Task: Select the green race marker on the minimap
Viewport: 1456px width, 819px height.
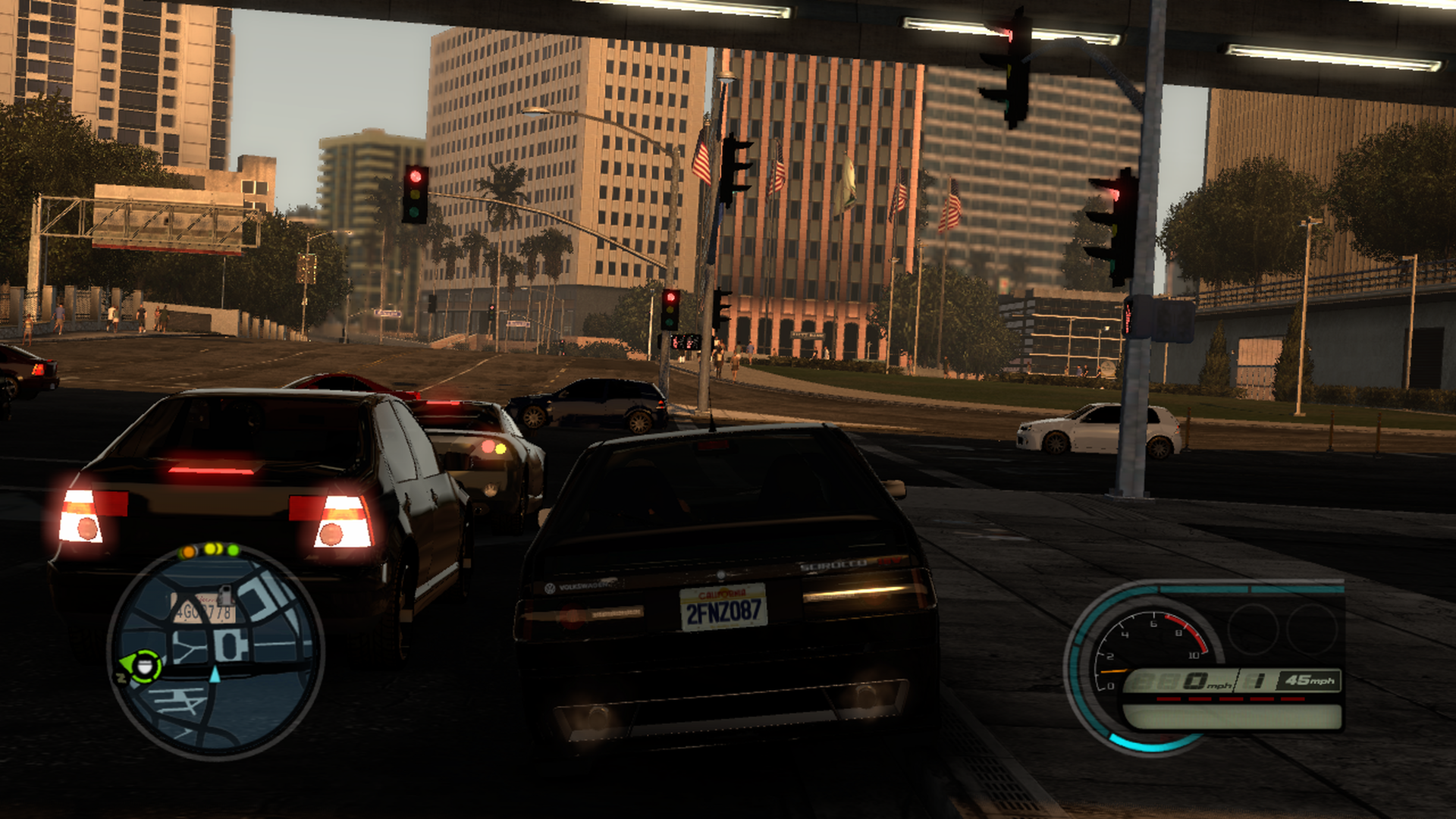Action: [x=143, y=667]
